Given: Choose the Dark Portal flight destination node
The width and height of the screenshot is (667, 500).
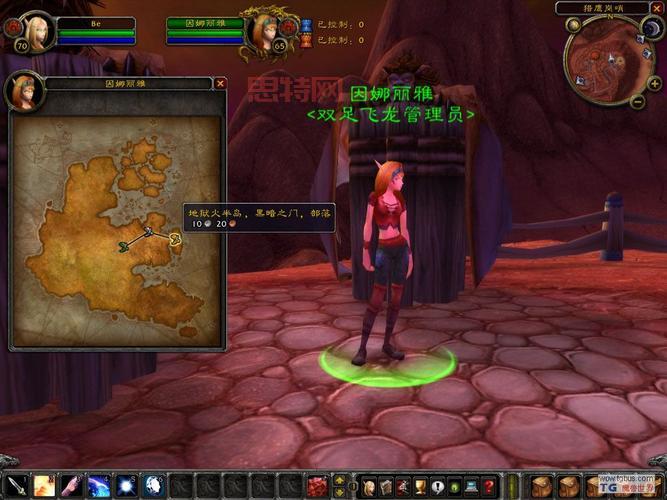Looking at the screenshot, I should click(175, 238).
